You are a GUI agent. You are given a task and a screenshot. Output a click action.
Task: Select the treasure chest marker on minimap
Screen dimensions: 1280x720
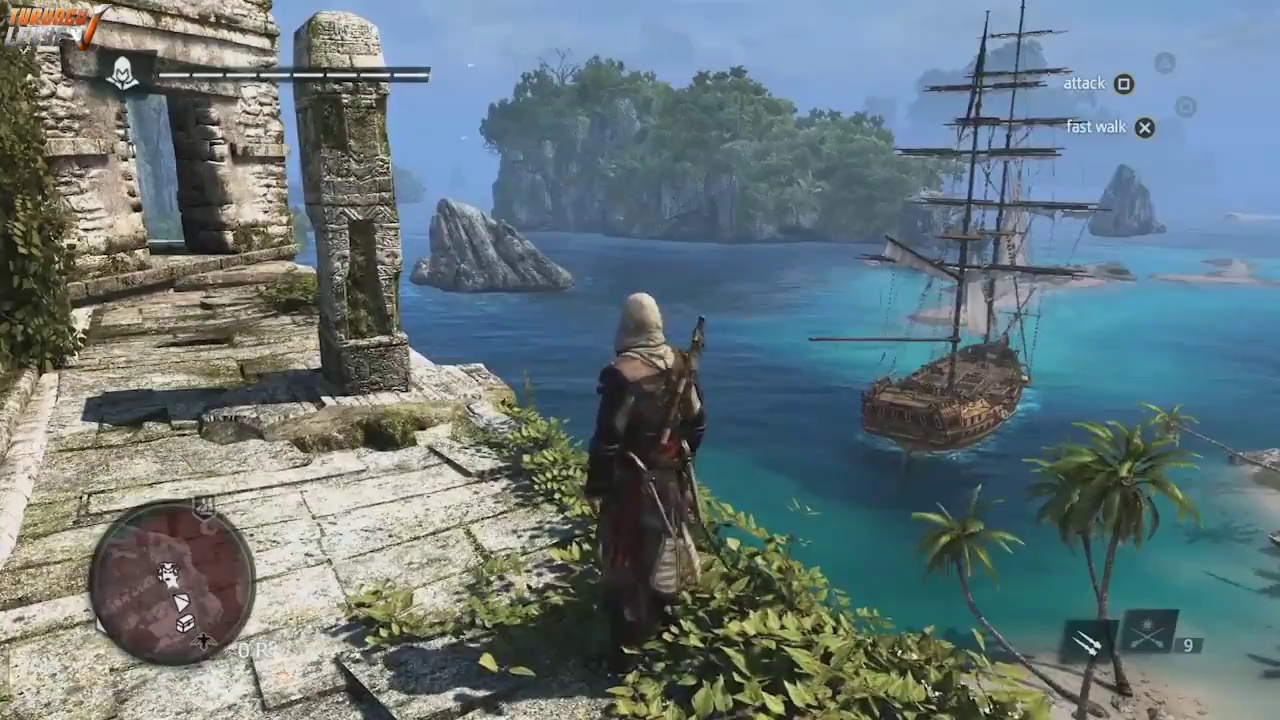point(185,623)
